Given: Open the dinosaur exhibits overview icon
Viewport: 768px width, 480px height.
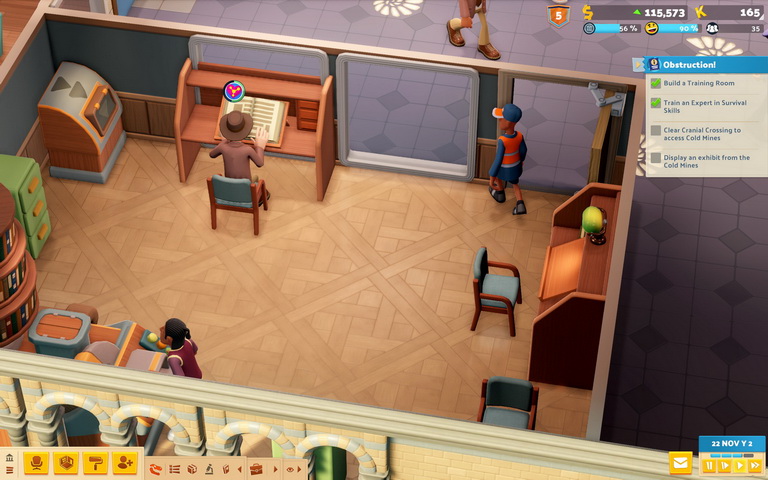Looking at the screenshot, I should coord(156,468).
